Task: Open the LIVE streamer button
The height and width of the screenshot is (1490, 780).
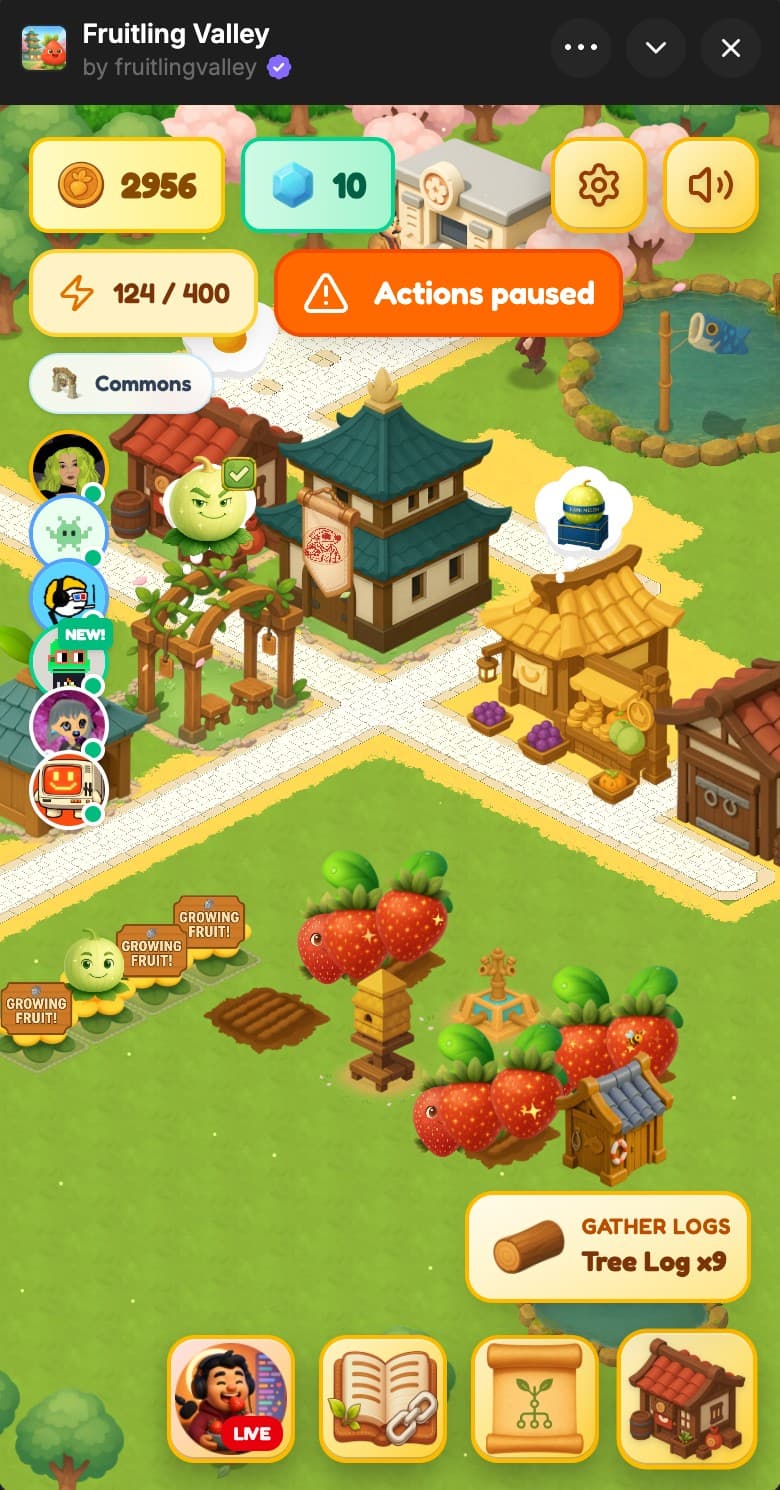Action: [231, 1399]
